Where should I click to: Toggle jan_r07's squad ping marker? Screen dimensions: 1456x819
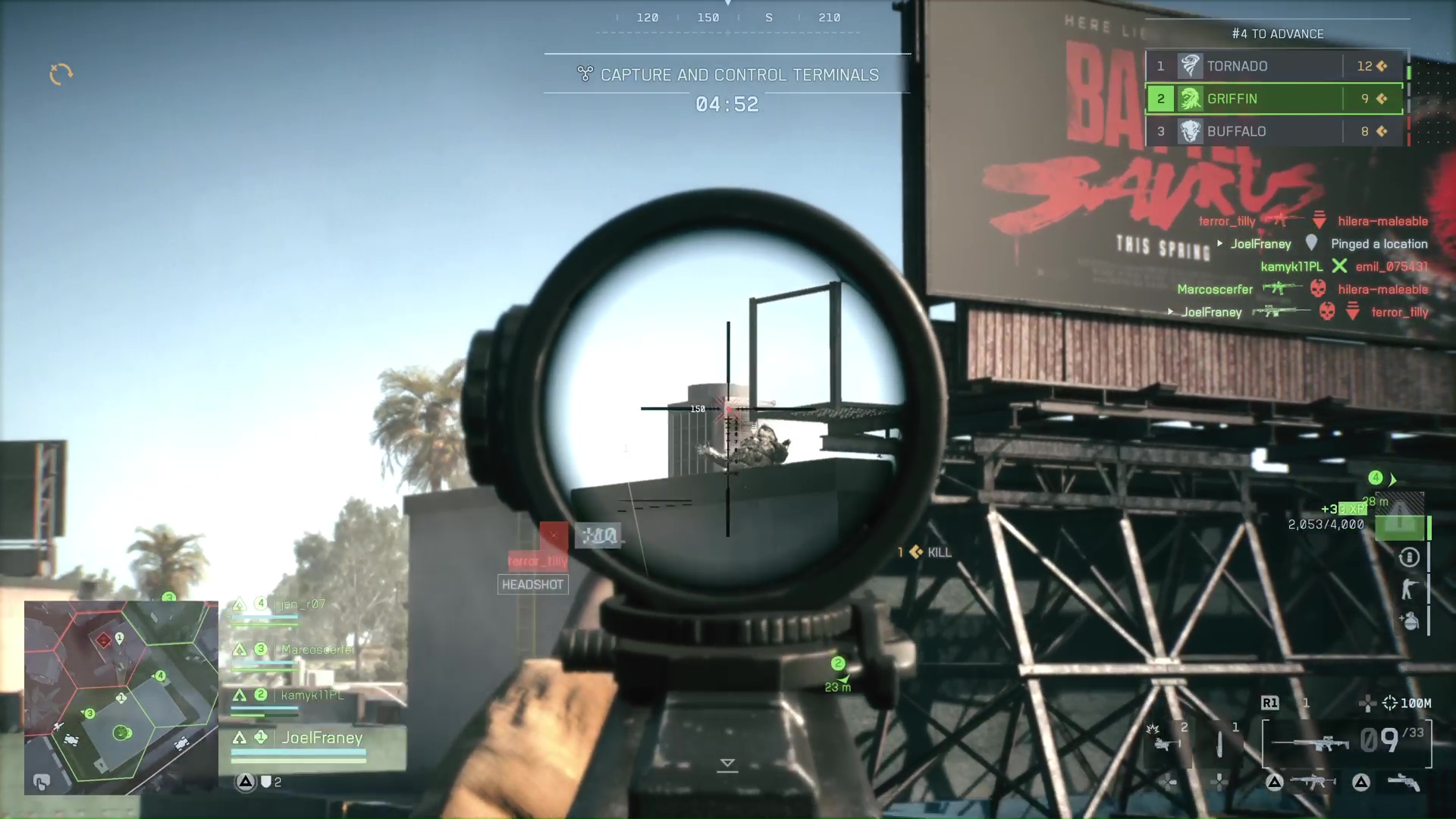point(241,604)
